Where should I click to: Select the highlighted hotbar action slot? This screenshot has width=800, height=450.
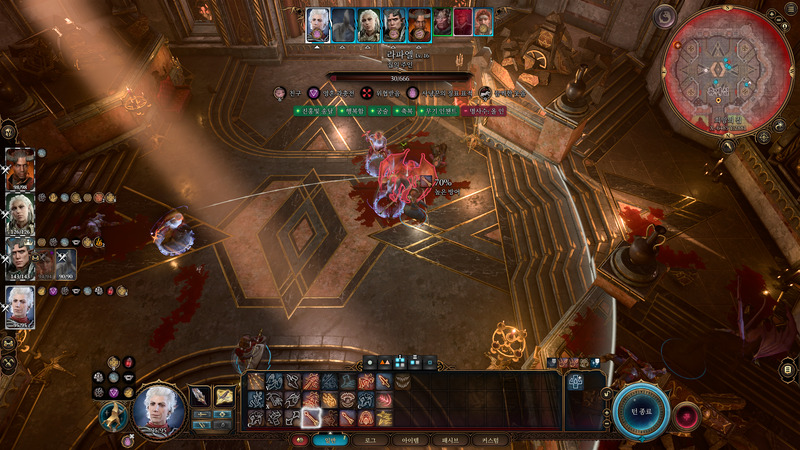(x=311, y=417)
